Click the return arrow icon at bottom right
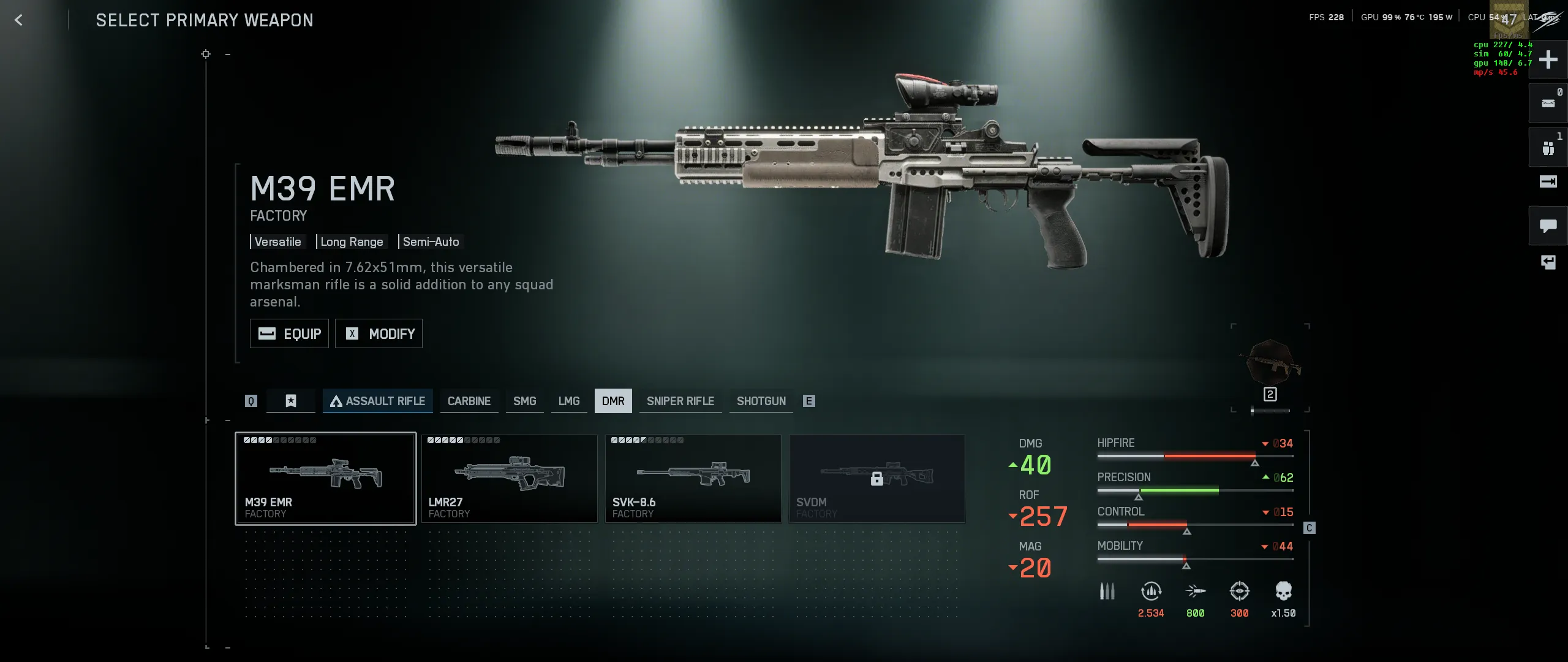Image resolution: width=1568 pixels, height=662 pixels. (1548, 262)
